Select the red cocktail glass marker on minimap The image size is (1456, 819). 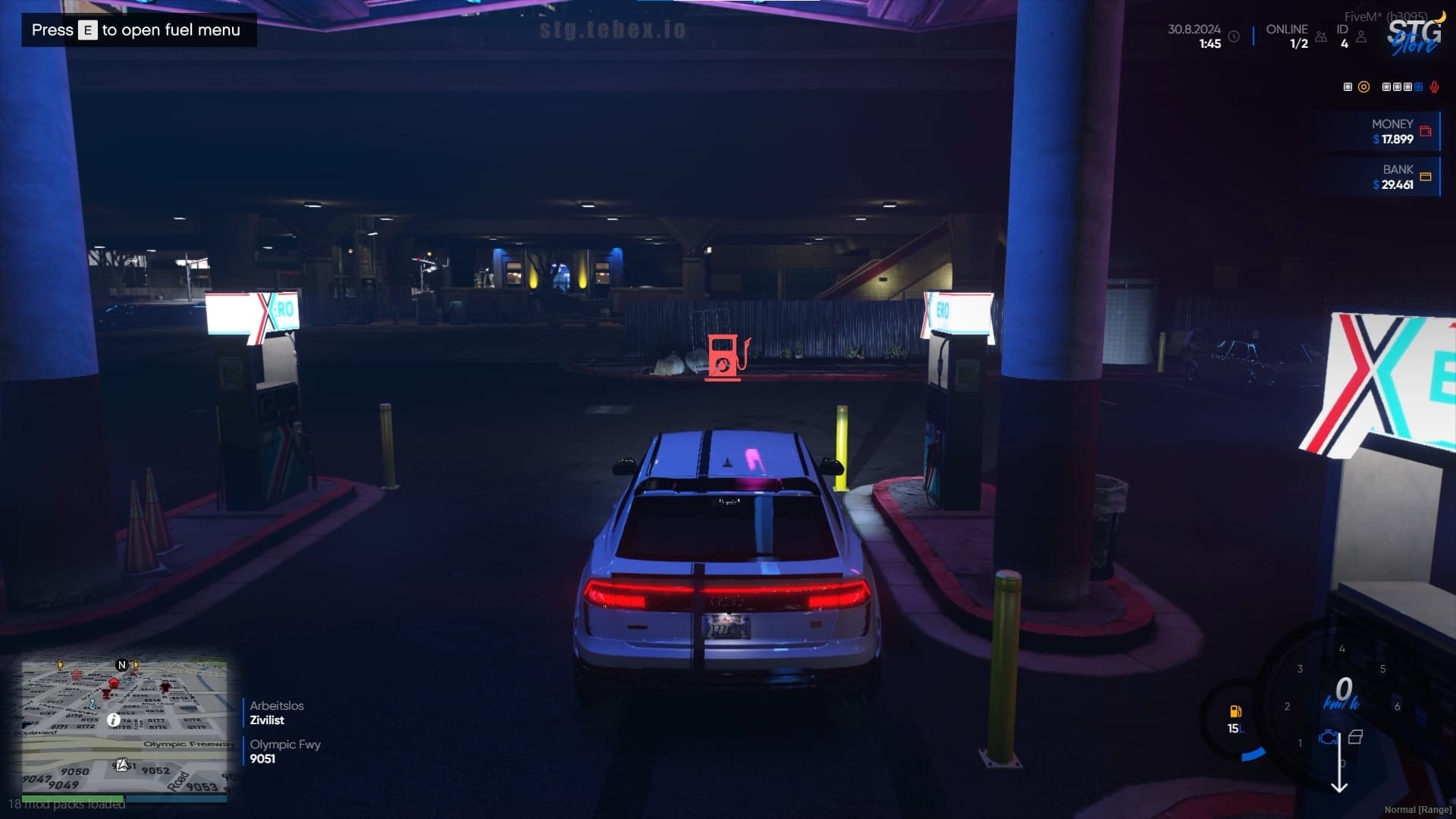coord(107,694)
